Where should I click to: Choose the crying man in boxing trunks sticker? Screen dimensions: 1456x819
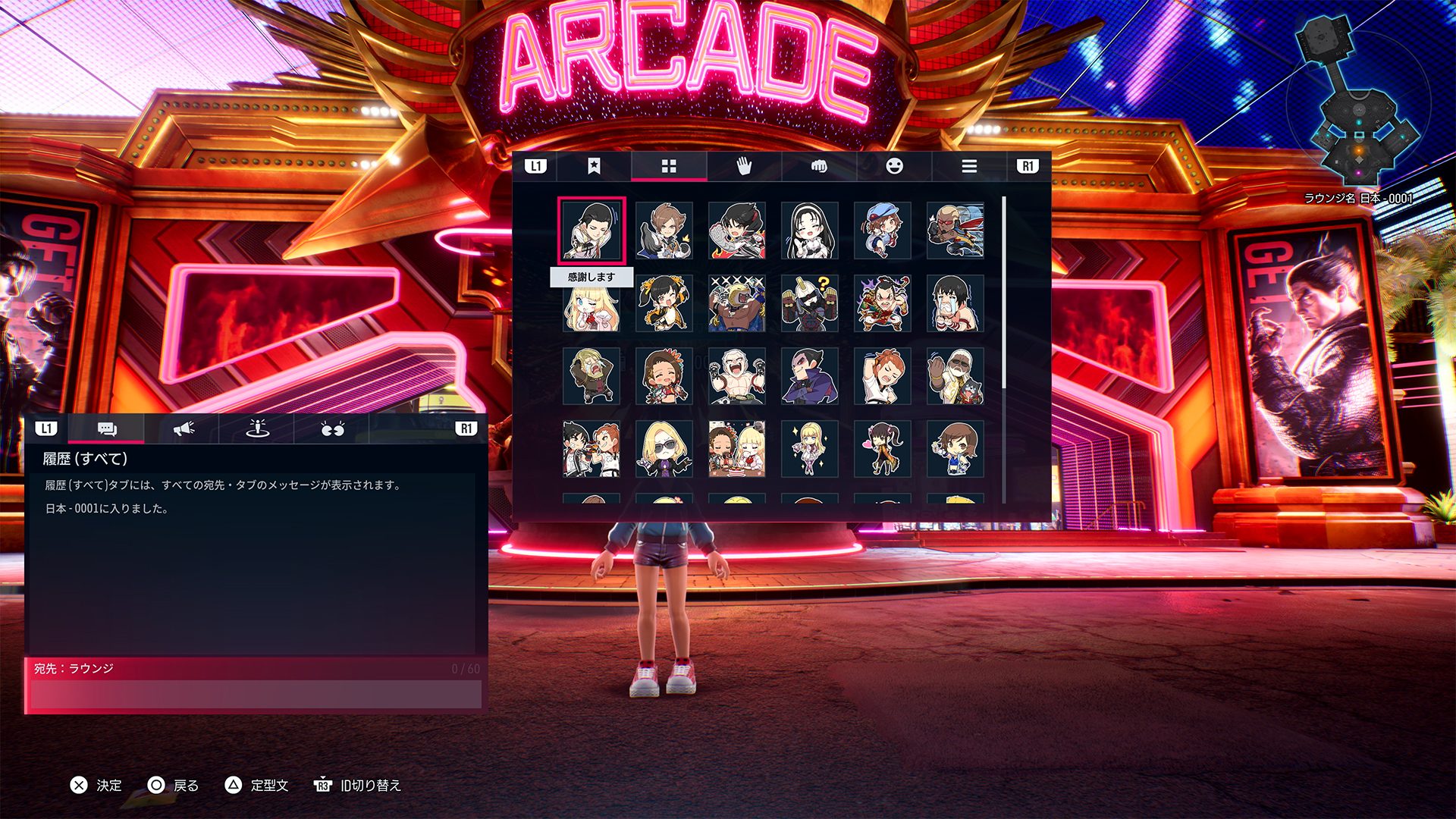pyautogui.click(x=955, y=303)
